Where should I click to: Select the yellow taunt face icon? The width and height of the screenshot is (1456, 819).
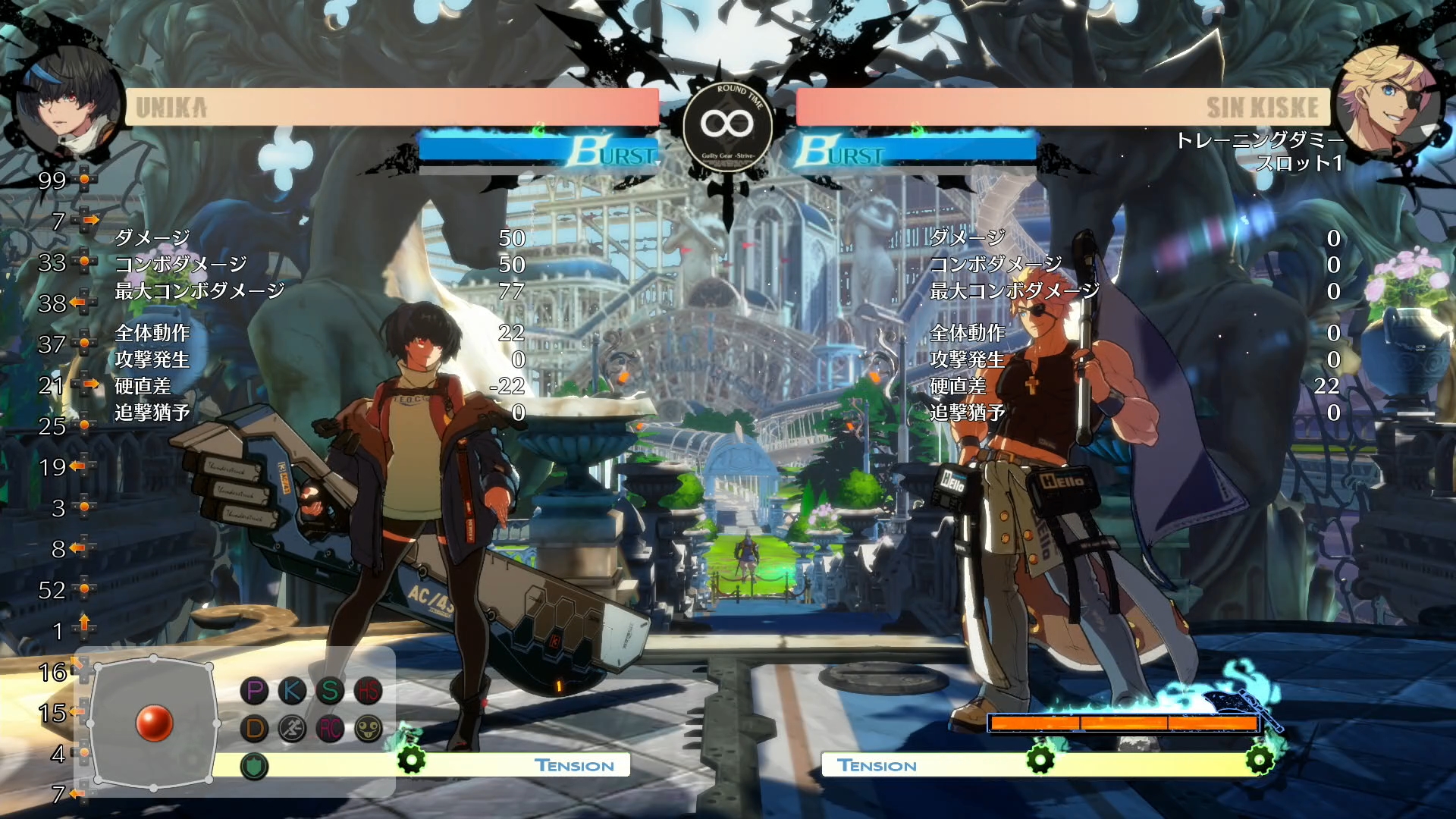[369, 729]
